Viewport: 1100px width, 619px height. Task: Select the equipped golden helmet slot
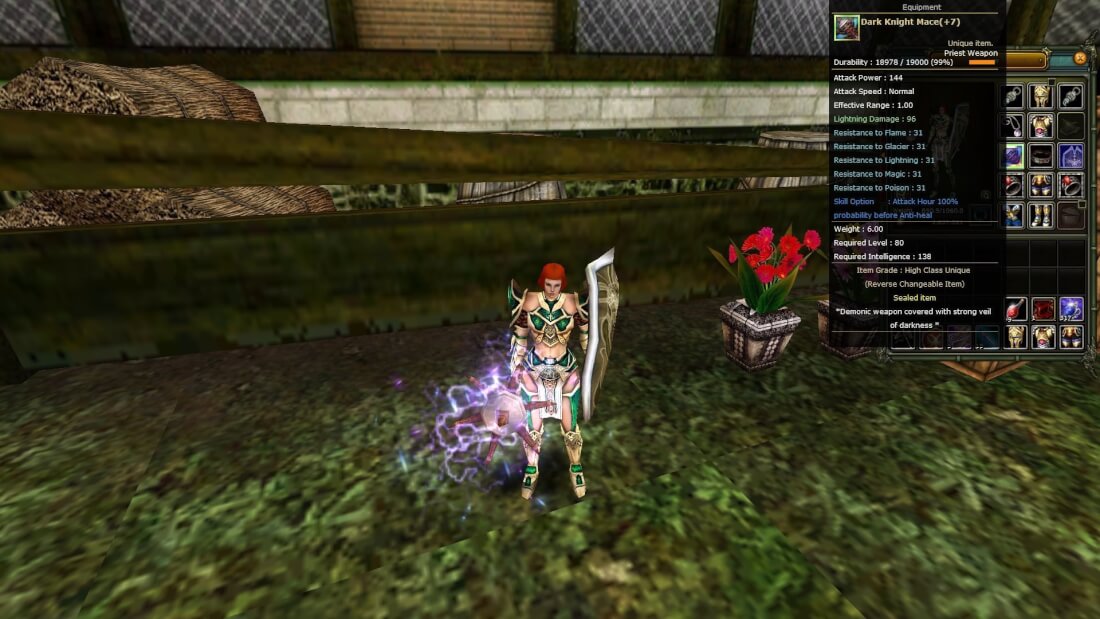pos(1042,96)
